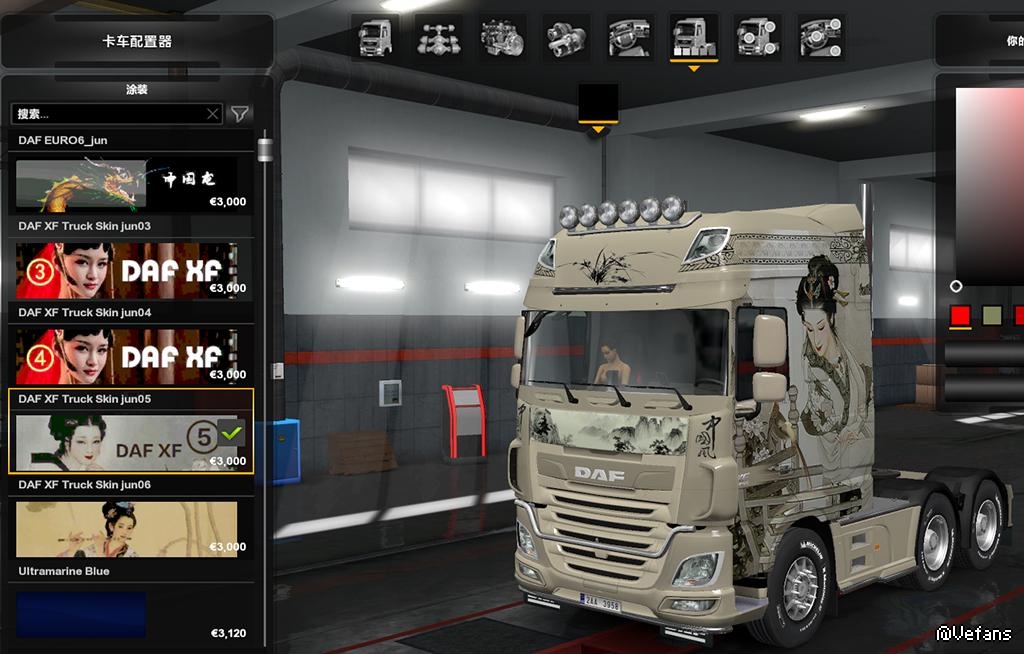1024x654 pixels.
Task: Open the paint job filter funnel
Action: point(240,114)
